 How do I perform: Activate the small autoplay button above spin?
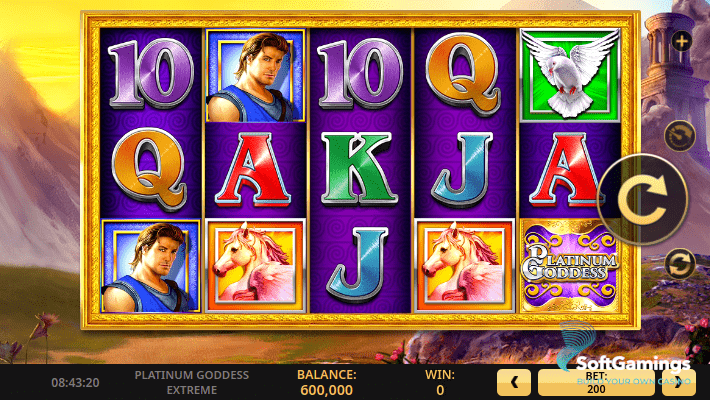coord(680,133)
